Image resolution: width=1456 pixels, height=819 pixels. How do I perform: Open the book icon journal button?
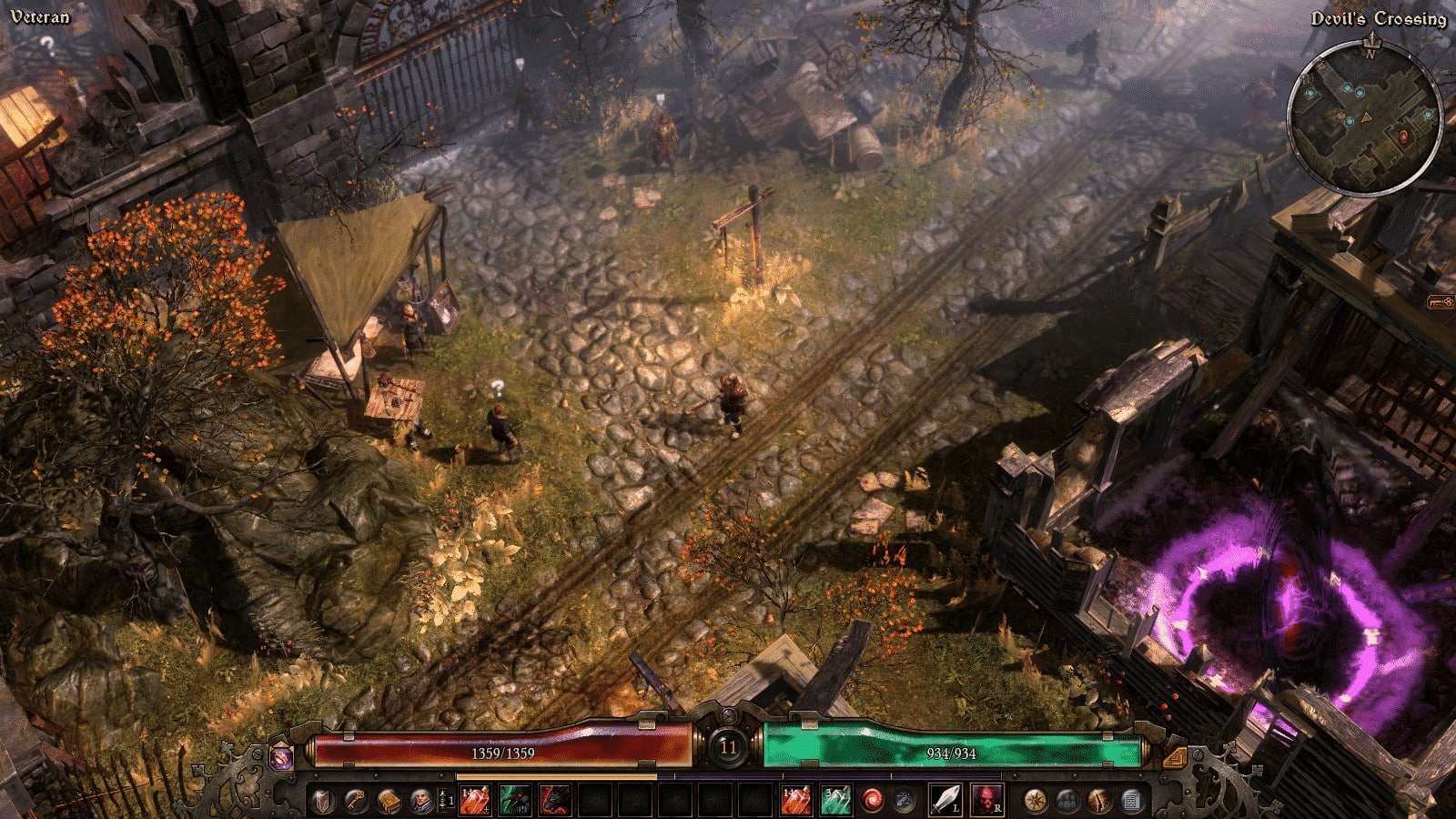389,801
